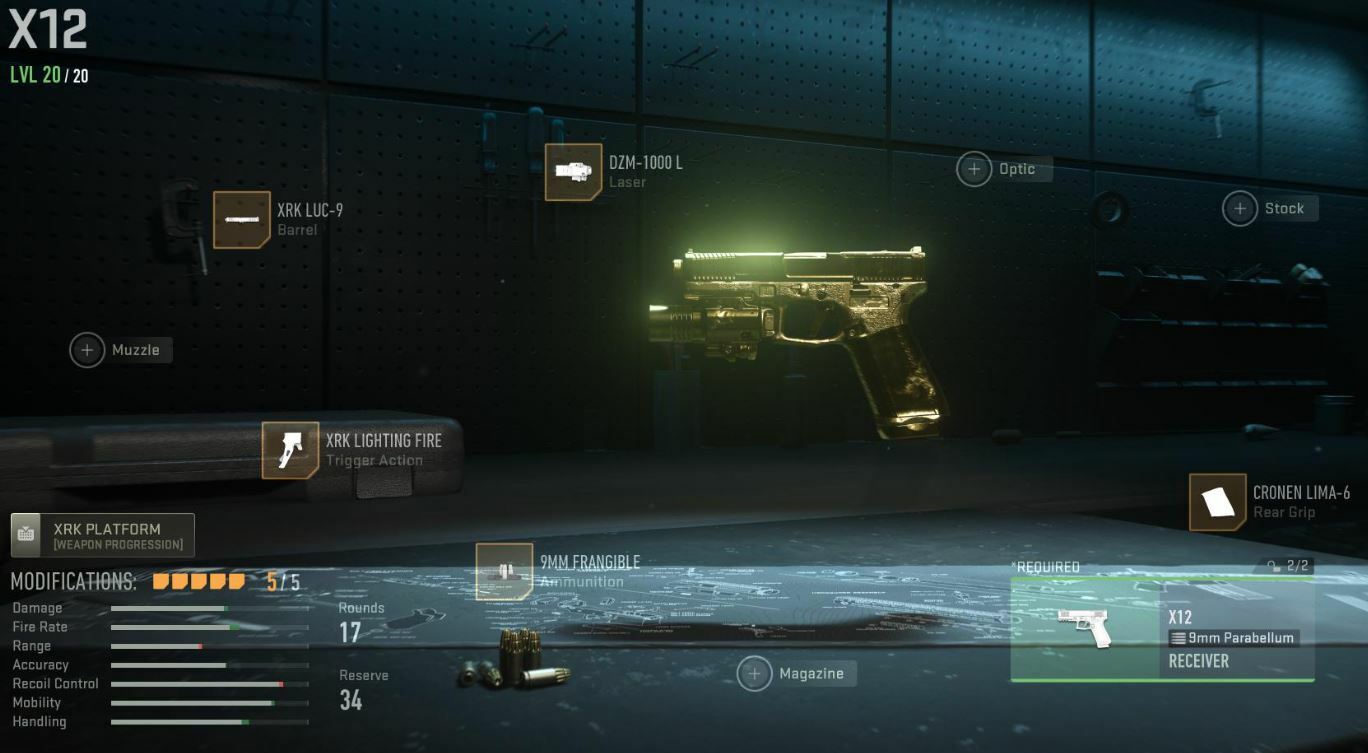Add an Optic attachment

[x=974, y=169]
